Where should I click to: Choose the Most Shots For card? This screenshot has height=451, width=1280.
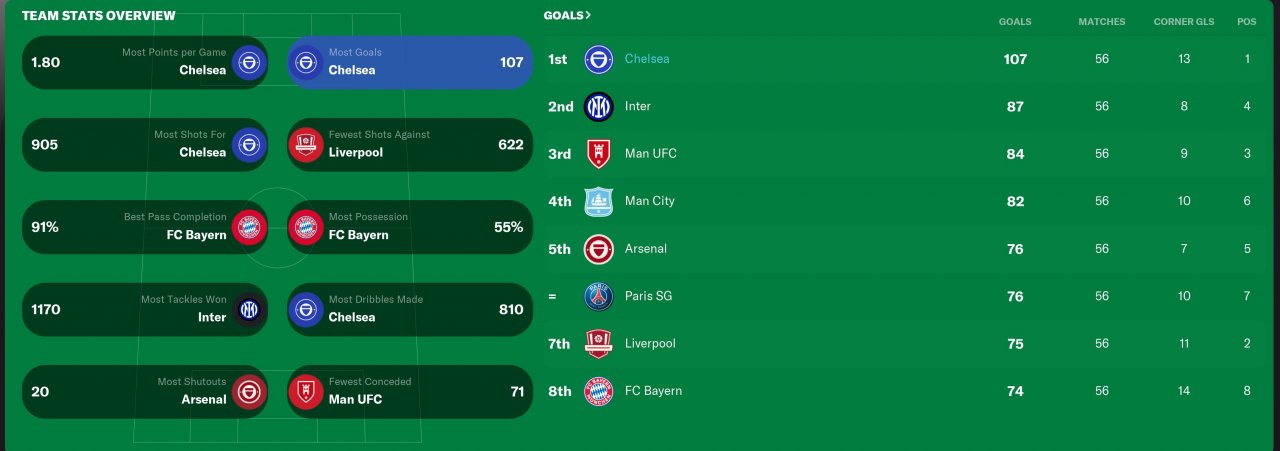pos(144,145)
